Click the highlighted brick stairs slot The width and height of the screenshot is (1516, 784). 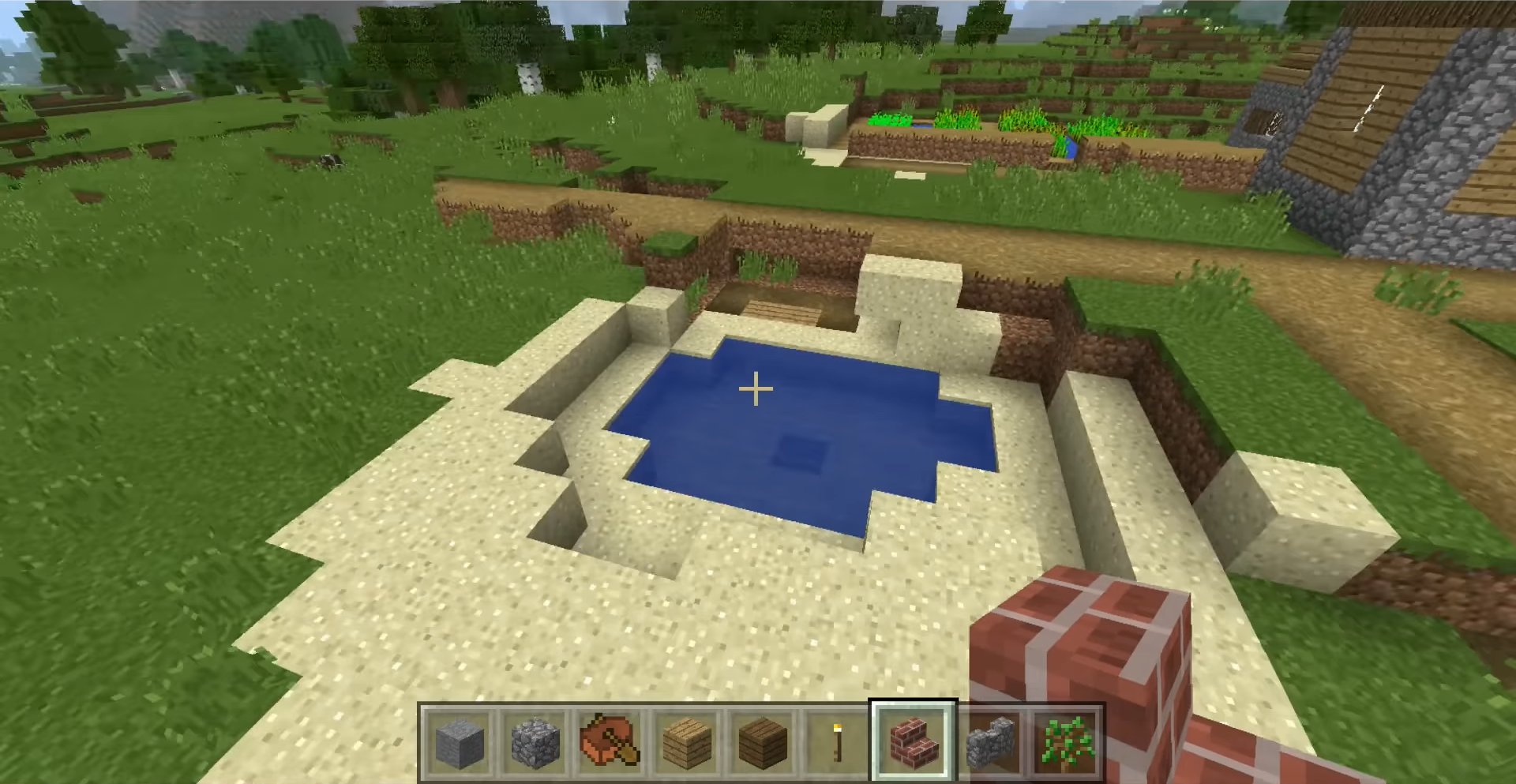[913, 743]
